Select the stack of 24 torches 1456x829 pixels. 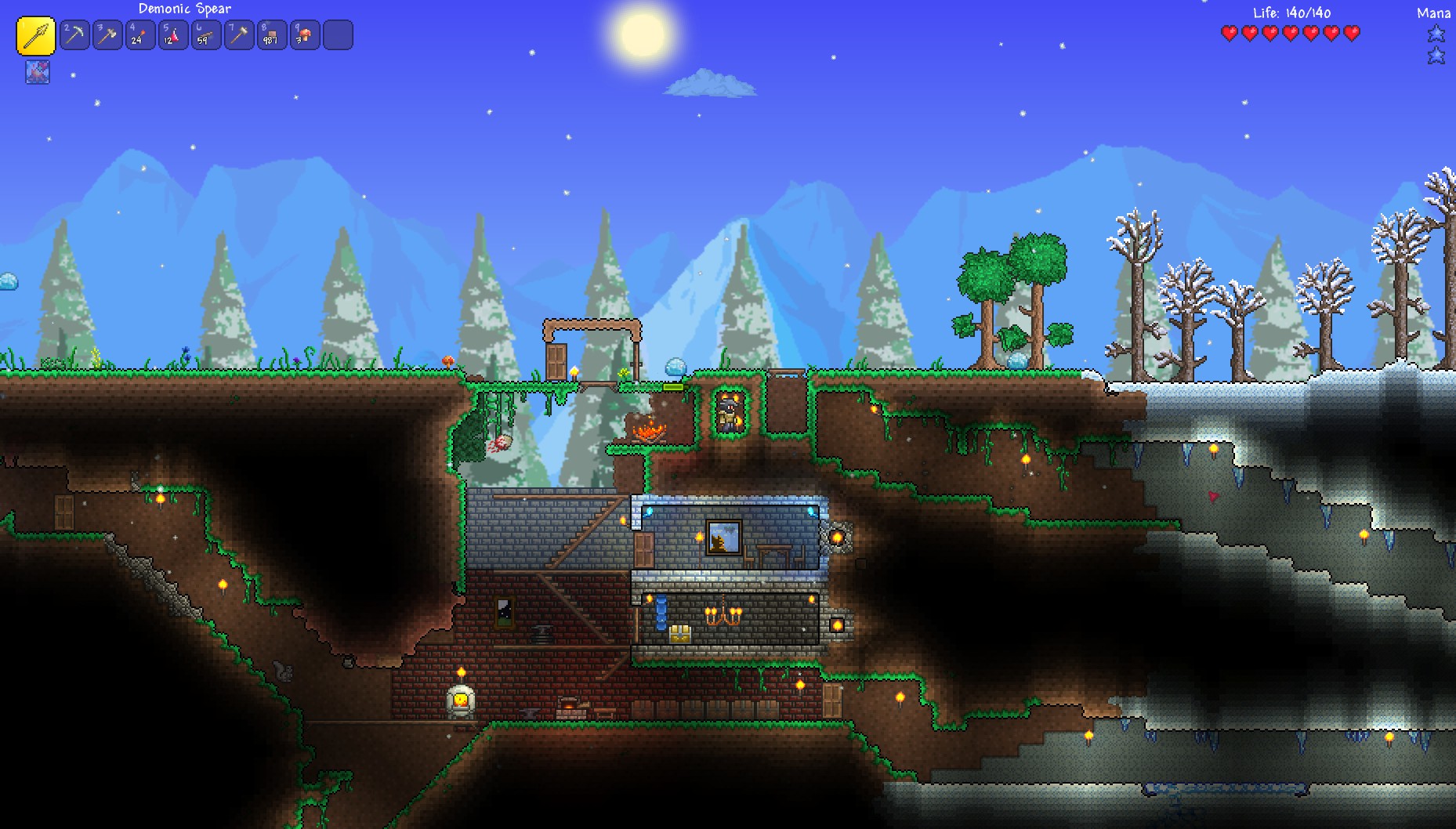140,34
